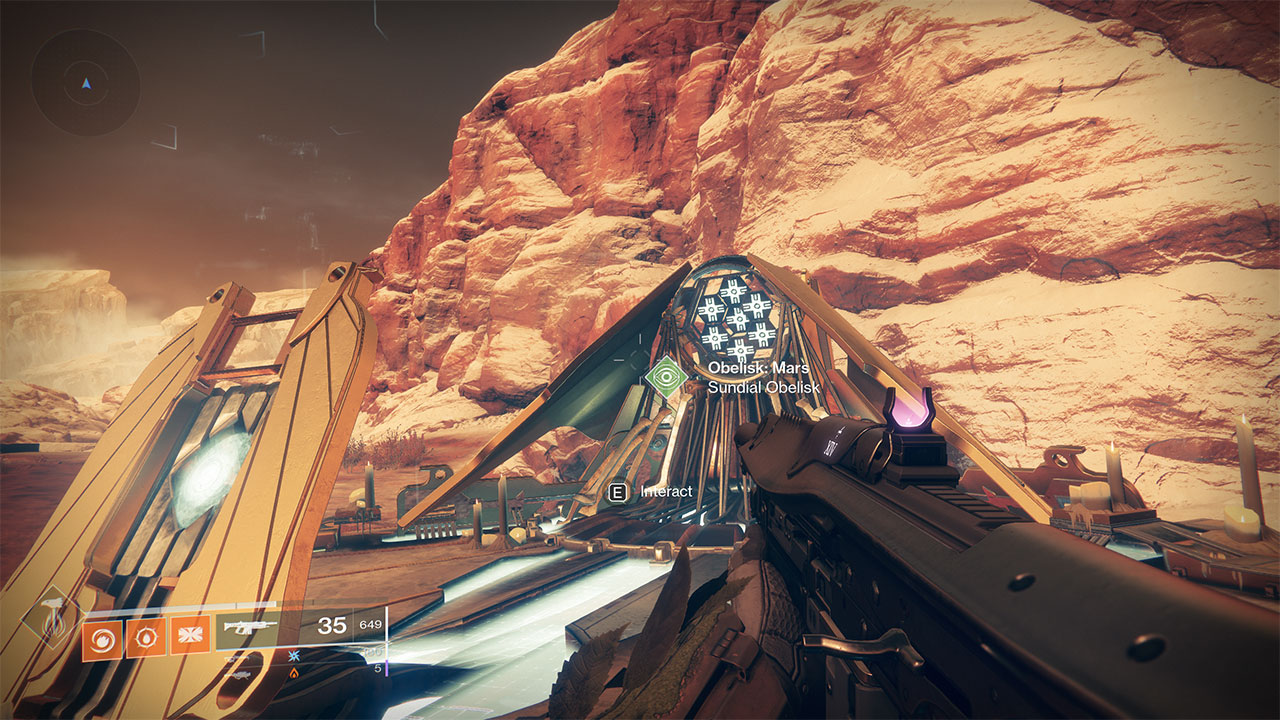Click the circular radar in the corner
The height and width of the screenshot is (720, 1280).
point(85,82)
